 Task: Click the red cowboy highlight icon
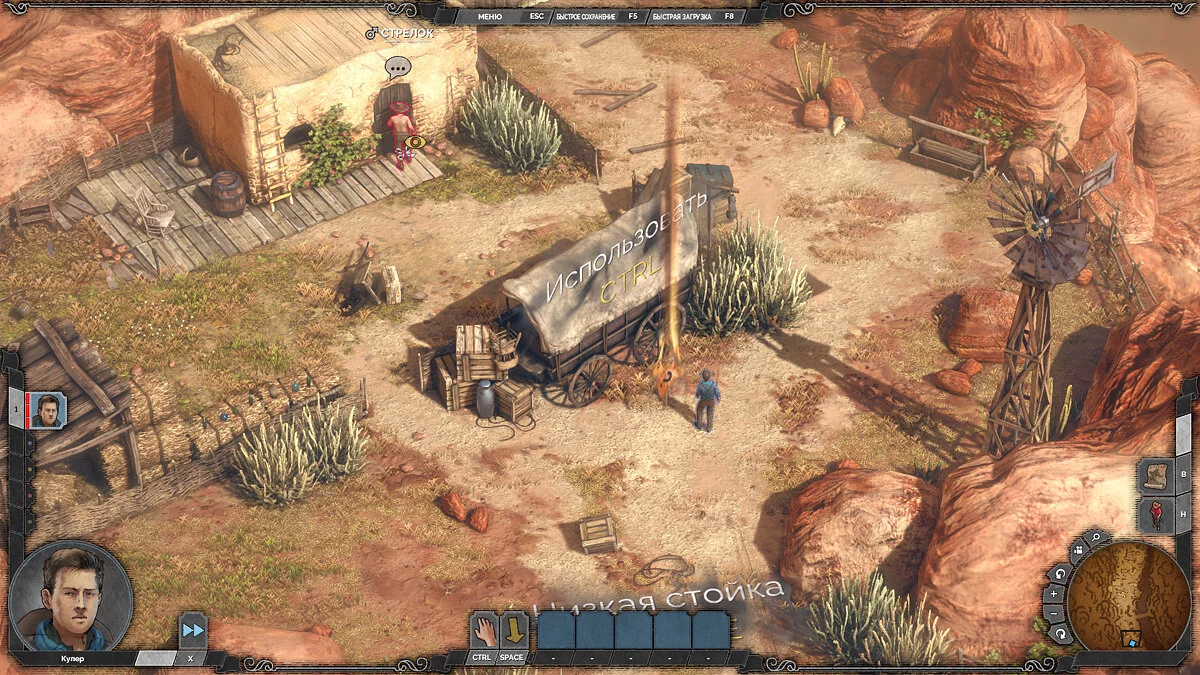tap(1155, 514)
